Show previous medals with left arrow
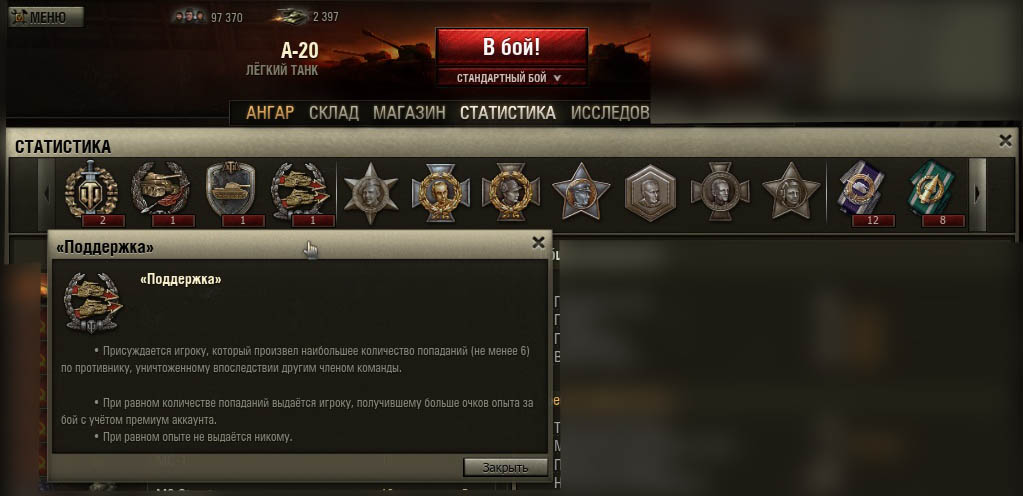The width and height of the screenshot is (1023, 496). coord(45,192)
